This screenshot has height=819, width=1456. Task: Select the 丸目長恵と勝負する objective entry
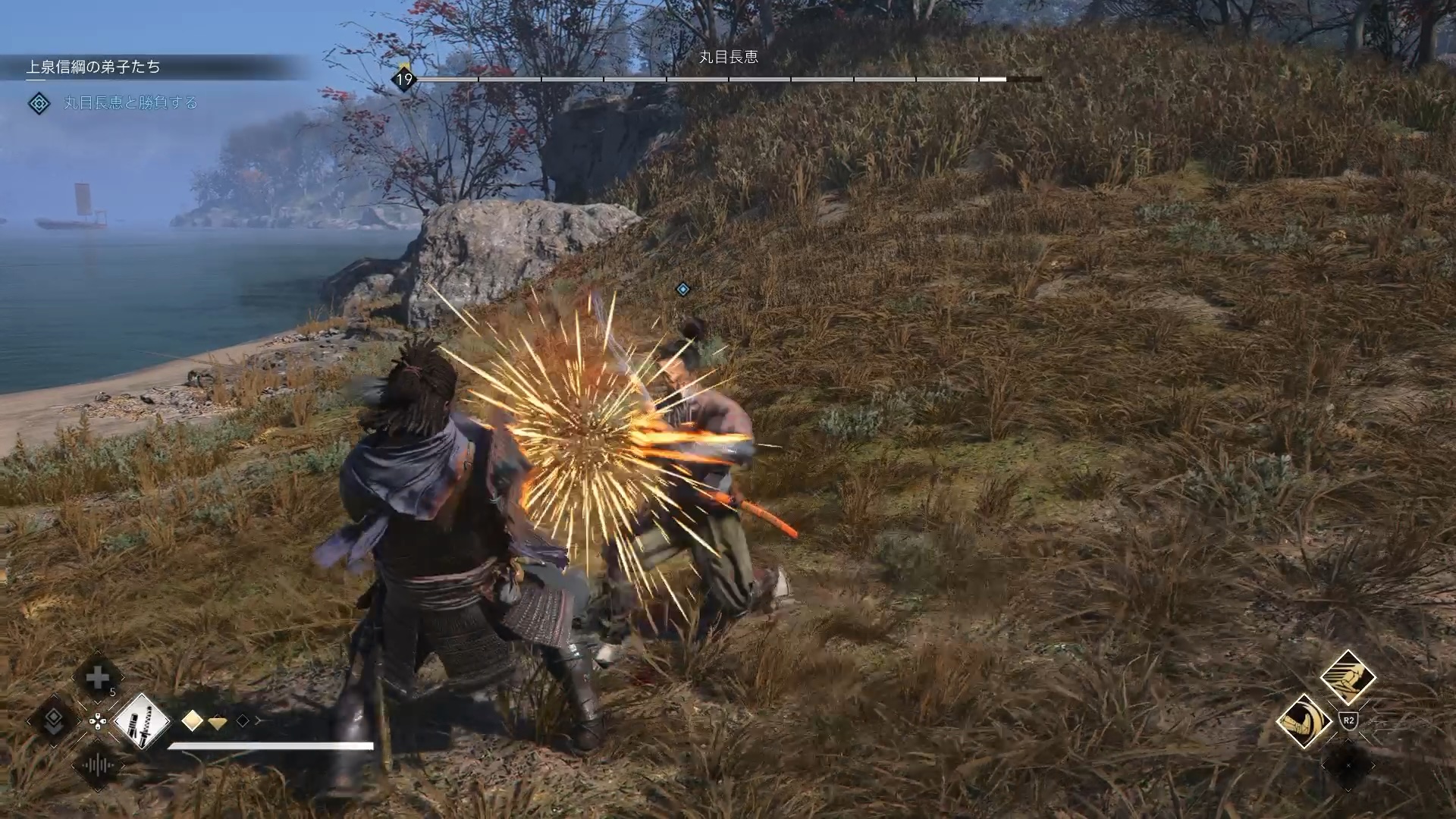point(130,103)
